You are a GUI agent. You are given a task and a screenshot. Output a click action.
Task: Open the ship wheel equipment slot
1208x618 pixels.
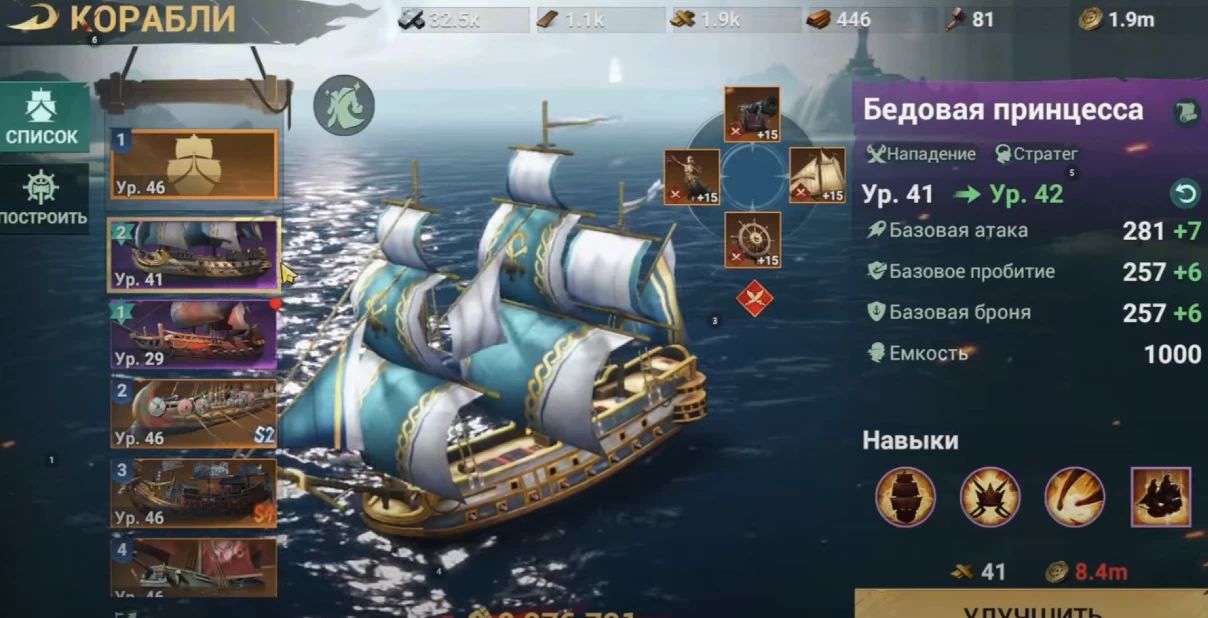(752, 240)
